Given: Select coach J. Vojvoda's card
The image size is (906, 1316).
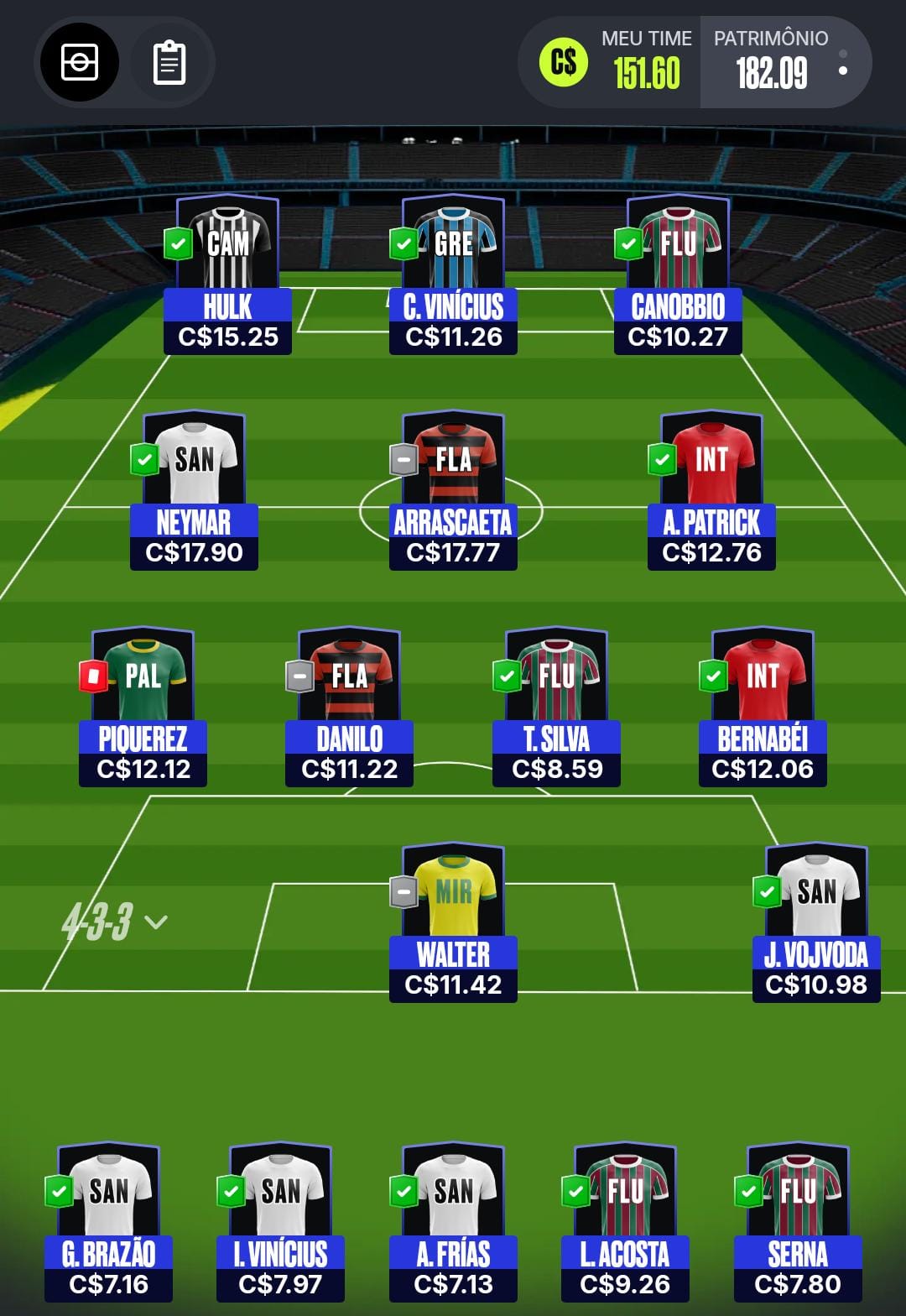Looking at the screenshot, I should [816, 923].
